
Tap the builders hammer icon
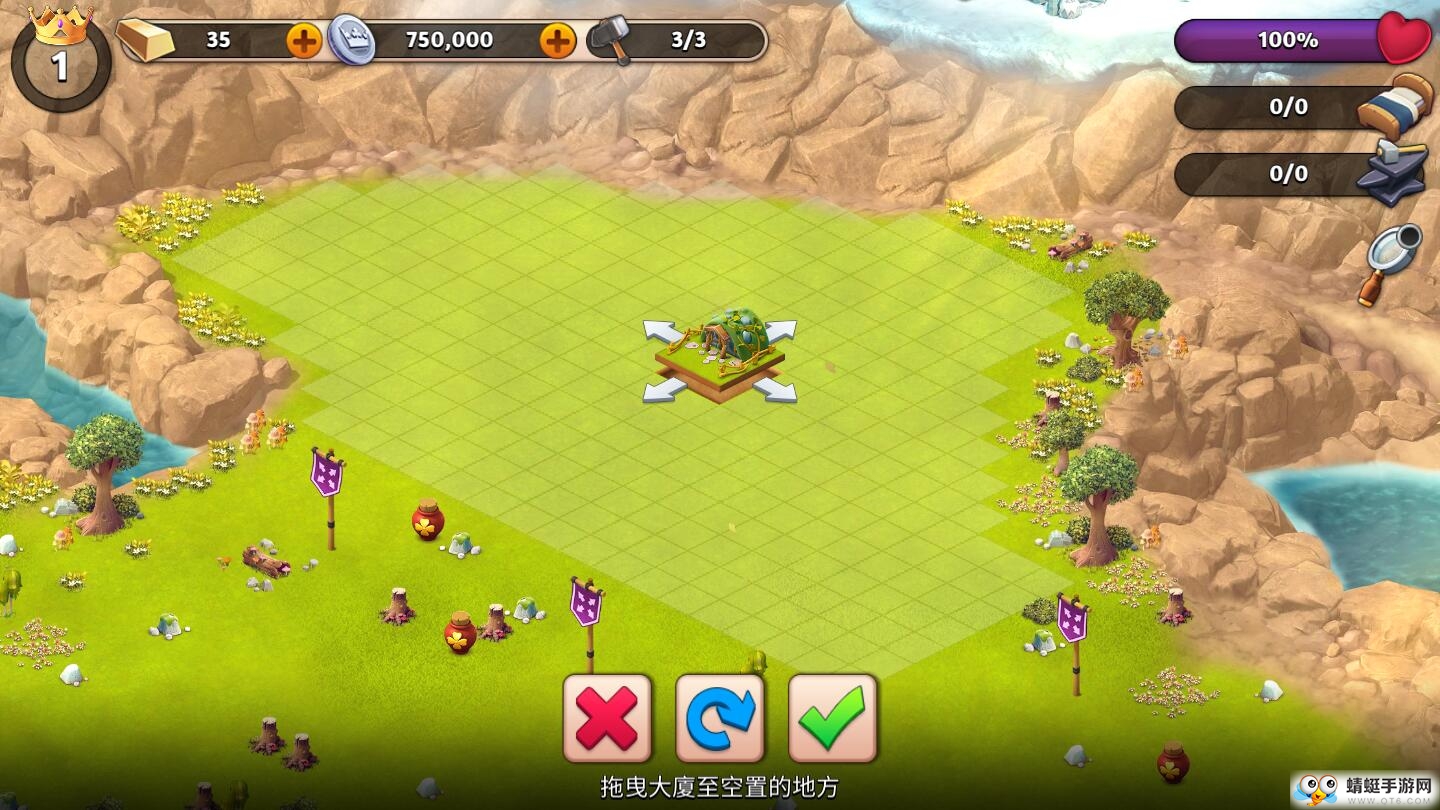[x=609, y=40]
